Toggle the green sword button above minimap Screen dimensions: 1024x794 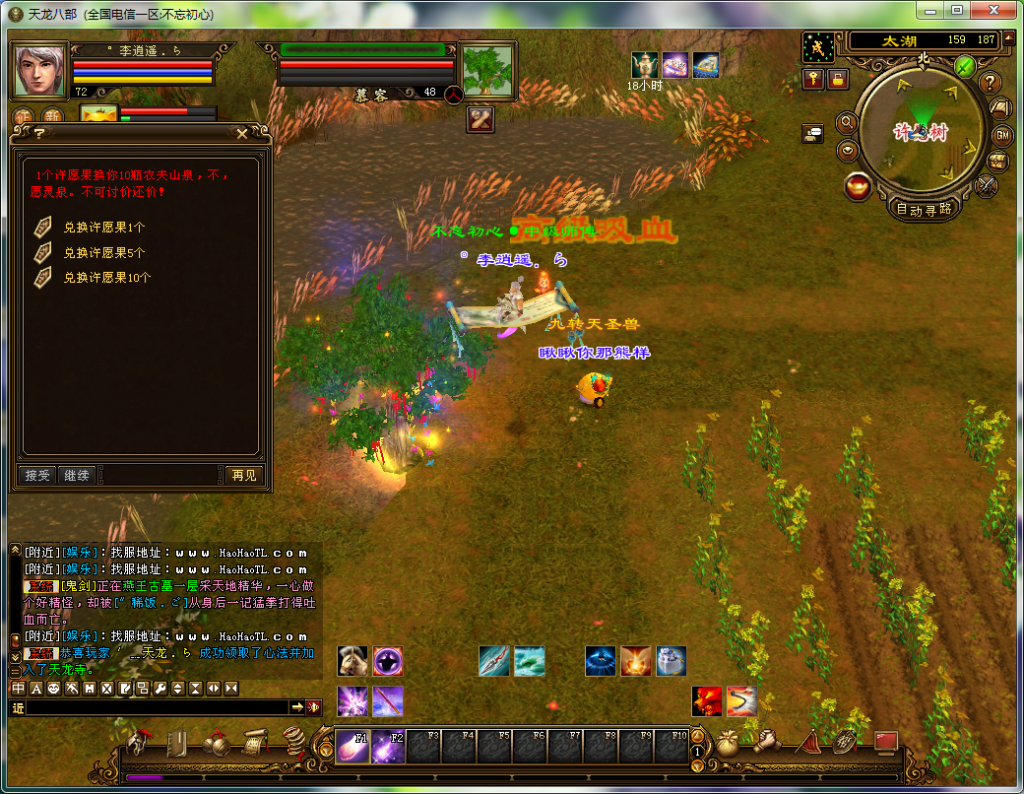964,66
